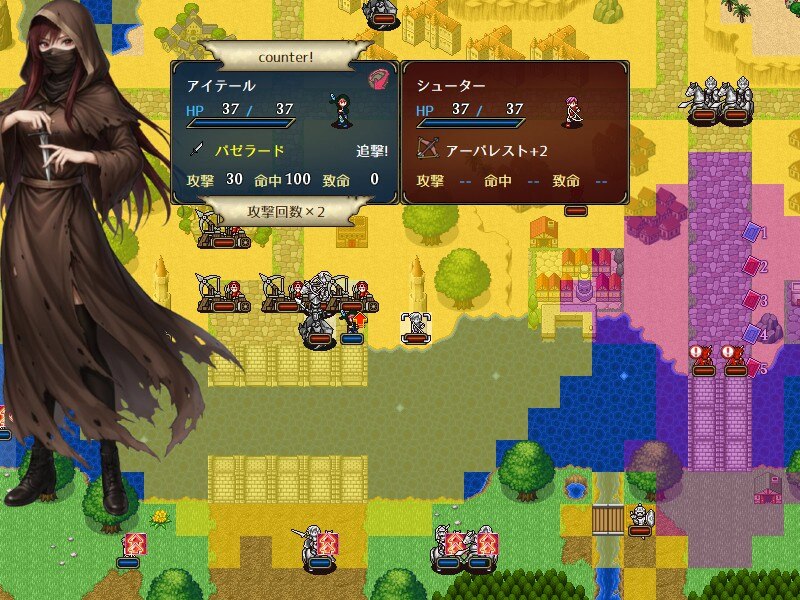Click the pink skill icon in the アイテール panel
The image size is (800, 600).
point(378,79)
